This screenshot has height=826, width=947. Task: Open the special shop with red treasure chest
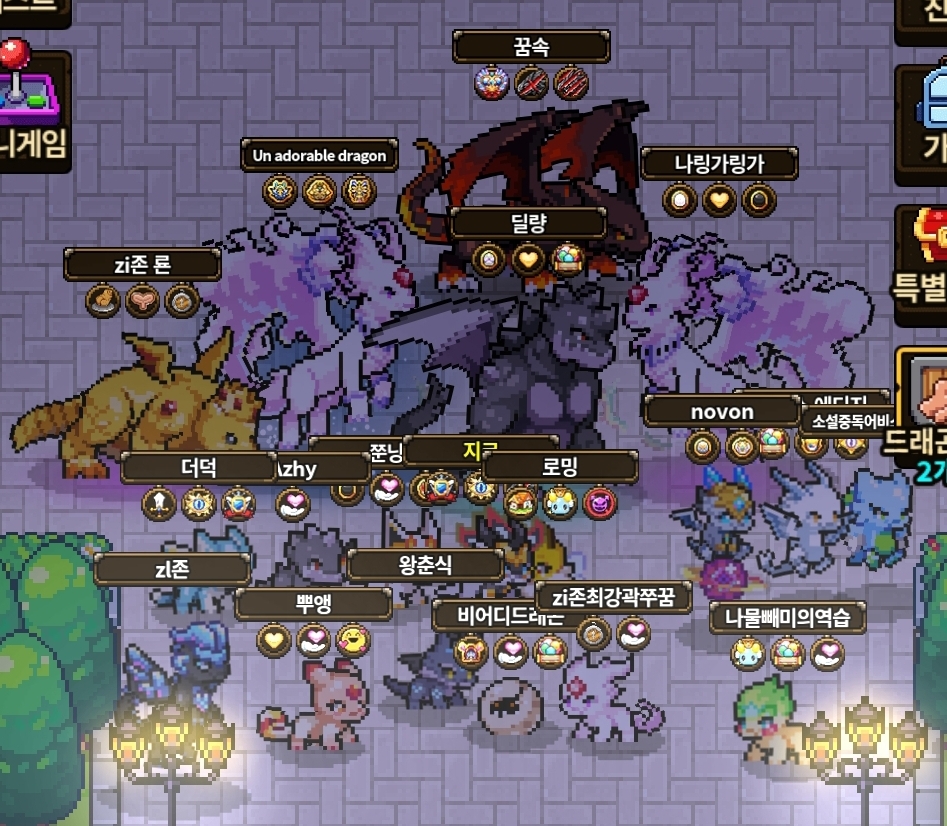925,262
